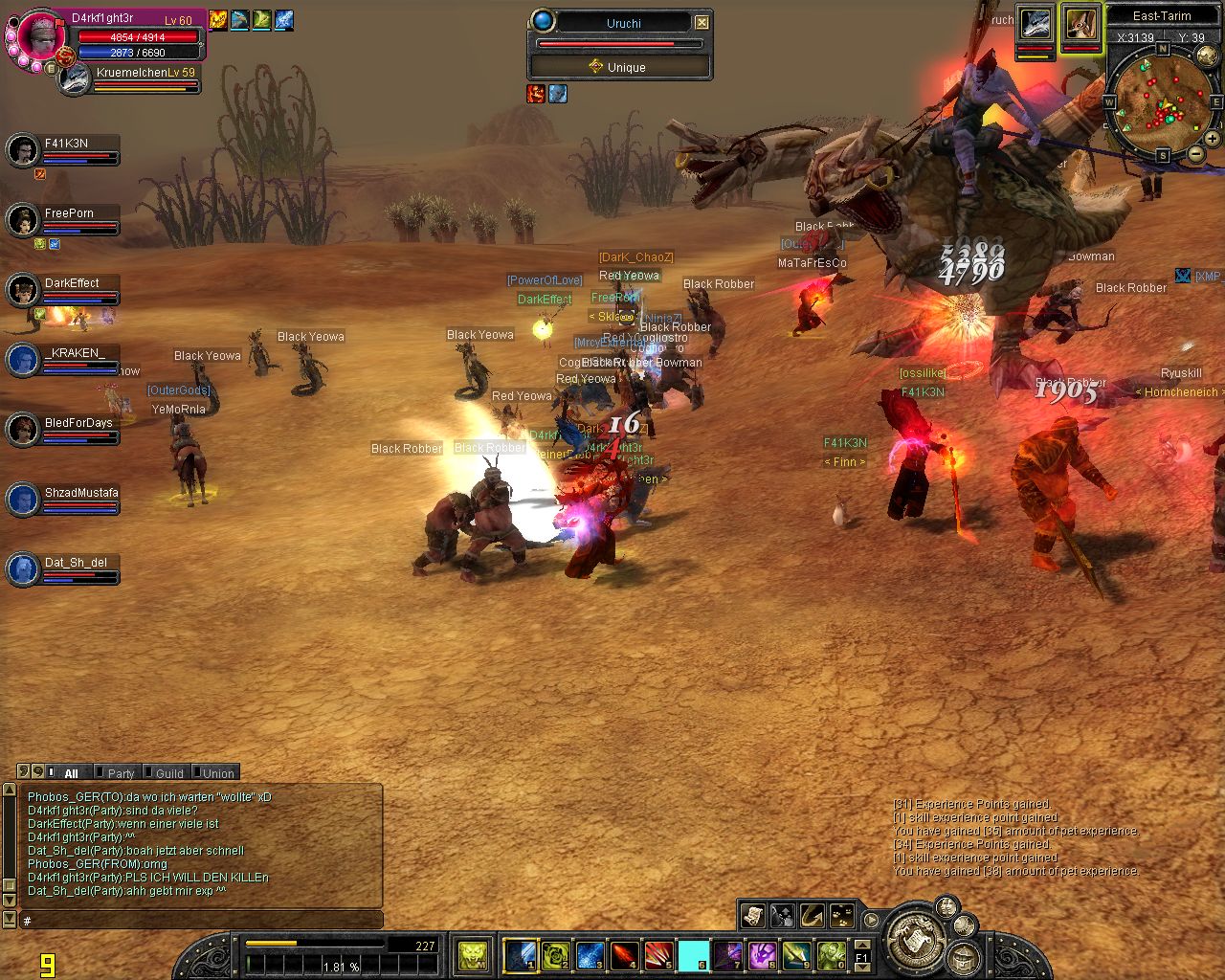Select party member DarkEffect
The image size is (1225, 980).
tap(23, 290)
